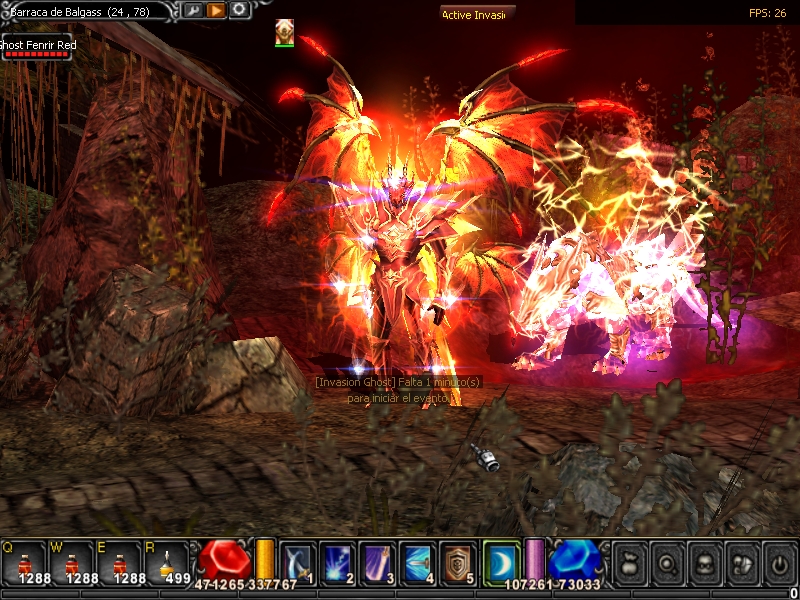Select the curved blade skill in slot 1

297,562
